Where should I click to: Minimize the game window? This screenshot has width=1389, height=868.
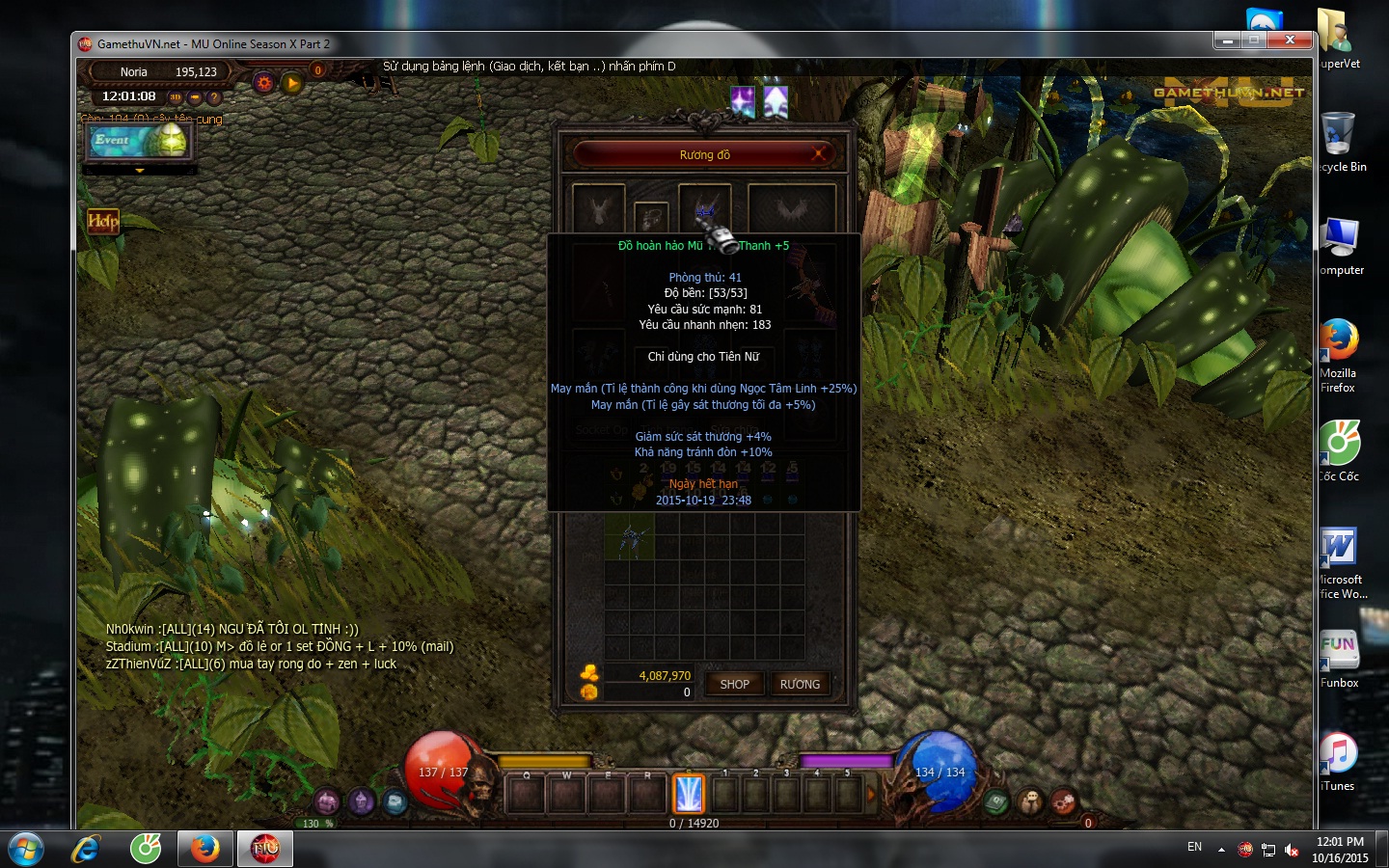[x=1227, y=41]
